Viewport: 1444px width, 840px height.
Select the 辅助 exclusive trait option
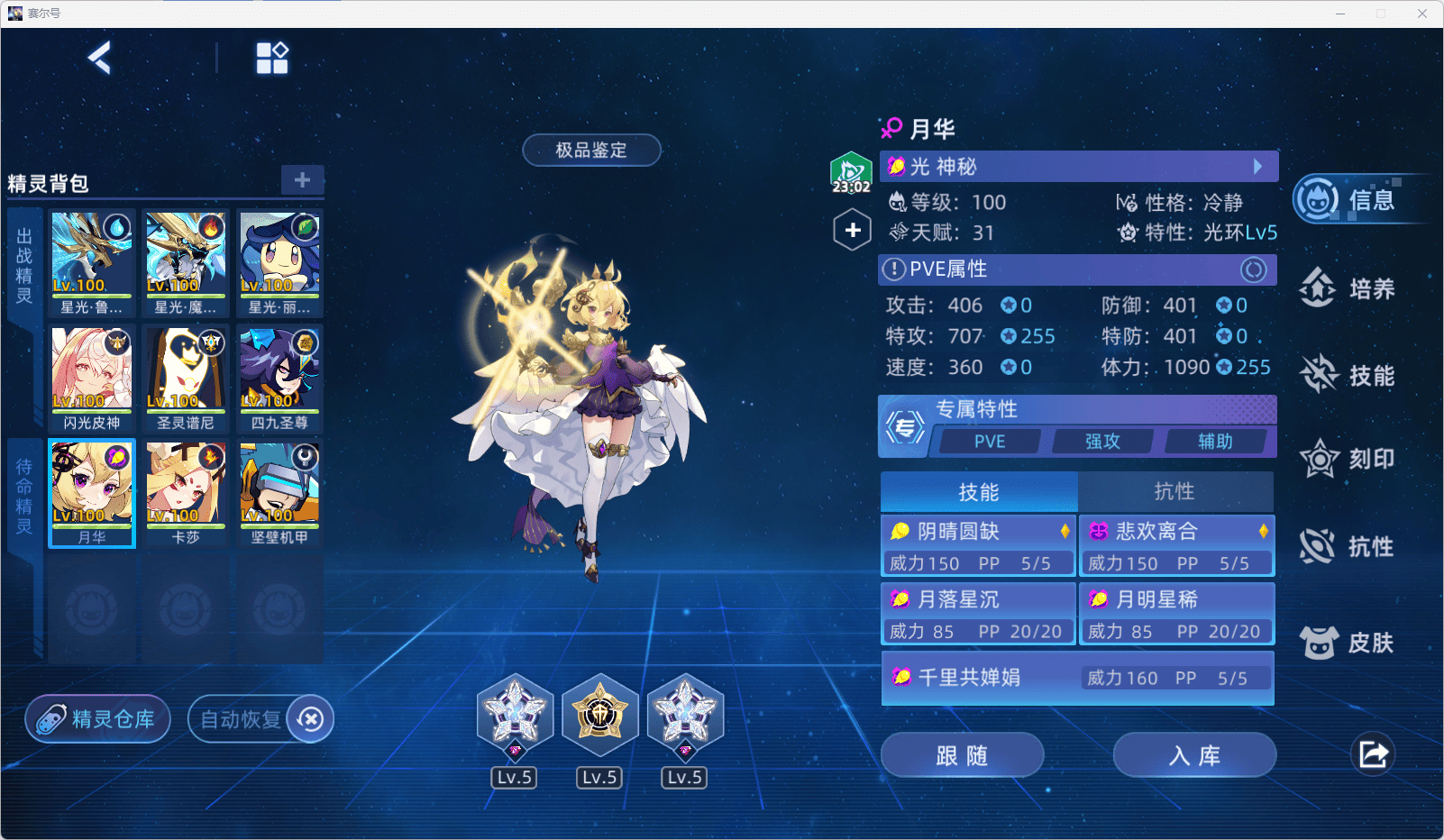1215,442
